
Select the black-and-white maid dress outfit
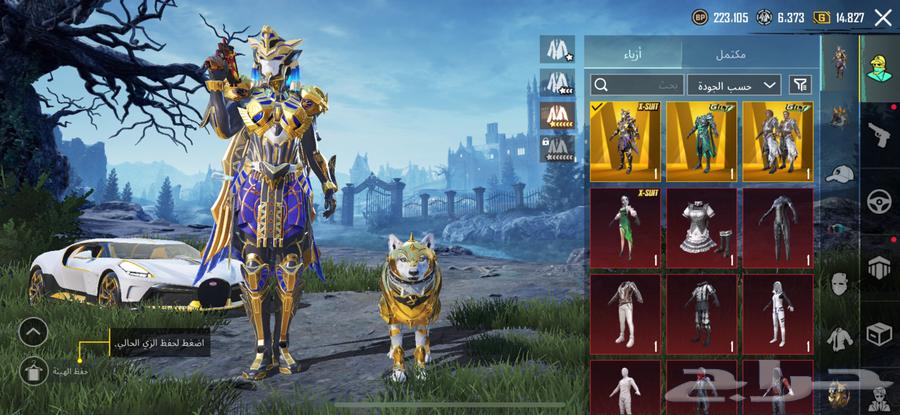click(x=701, y=227)
